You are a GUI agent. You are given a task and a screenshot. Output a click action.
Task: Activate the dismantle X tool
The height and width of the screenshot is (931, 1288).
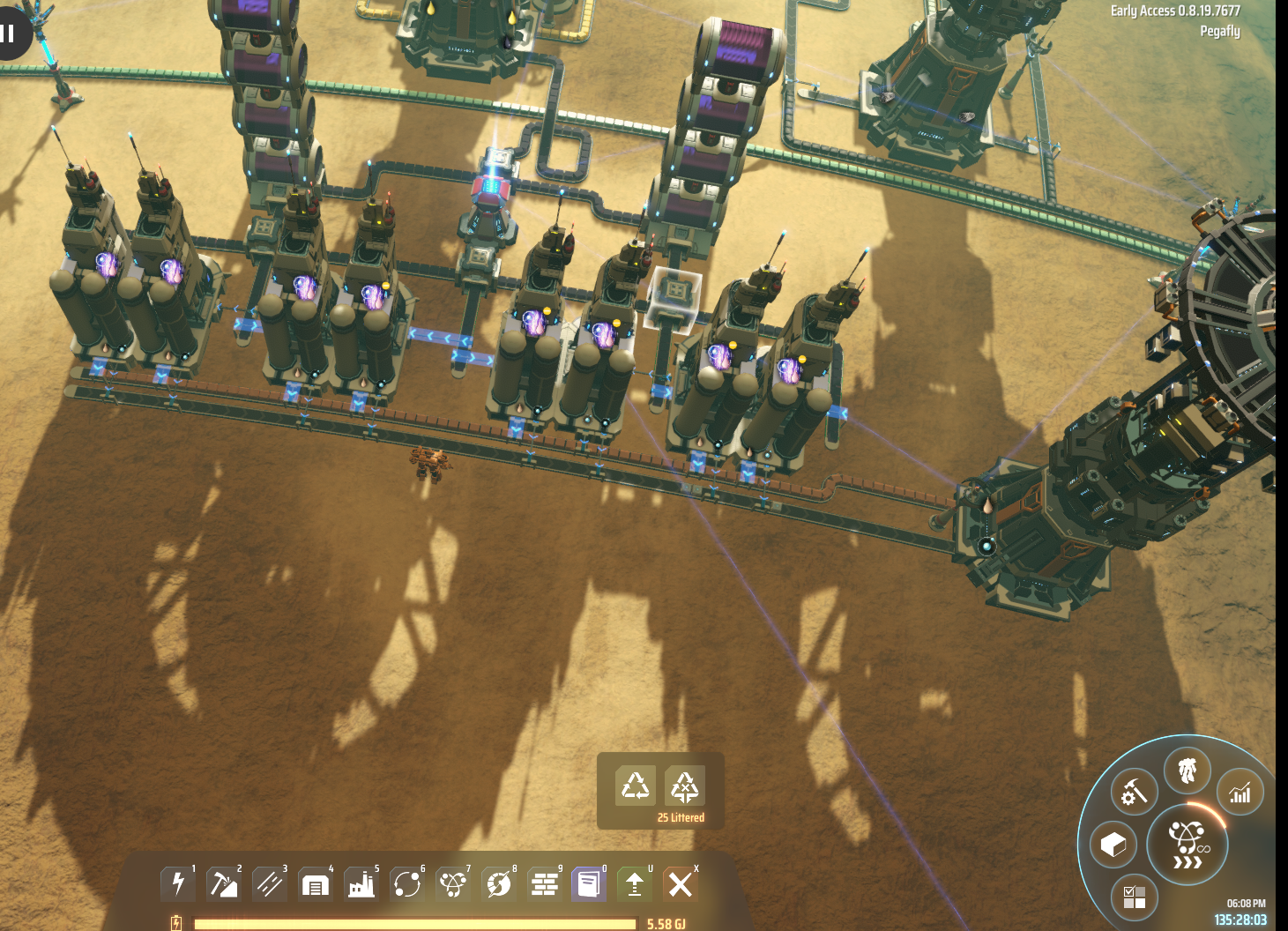(x=680, y=883)
